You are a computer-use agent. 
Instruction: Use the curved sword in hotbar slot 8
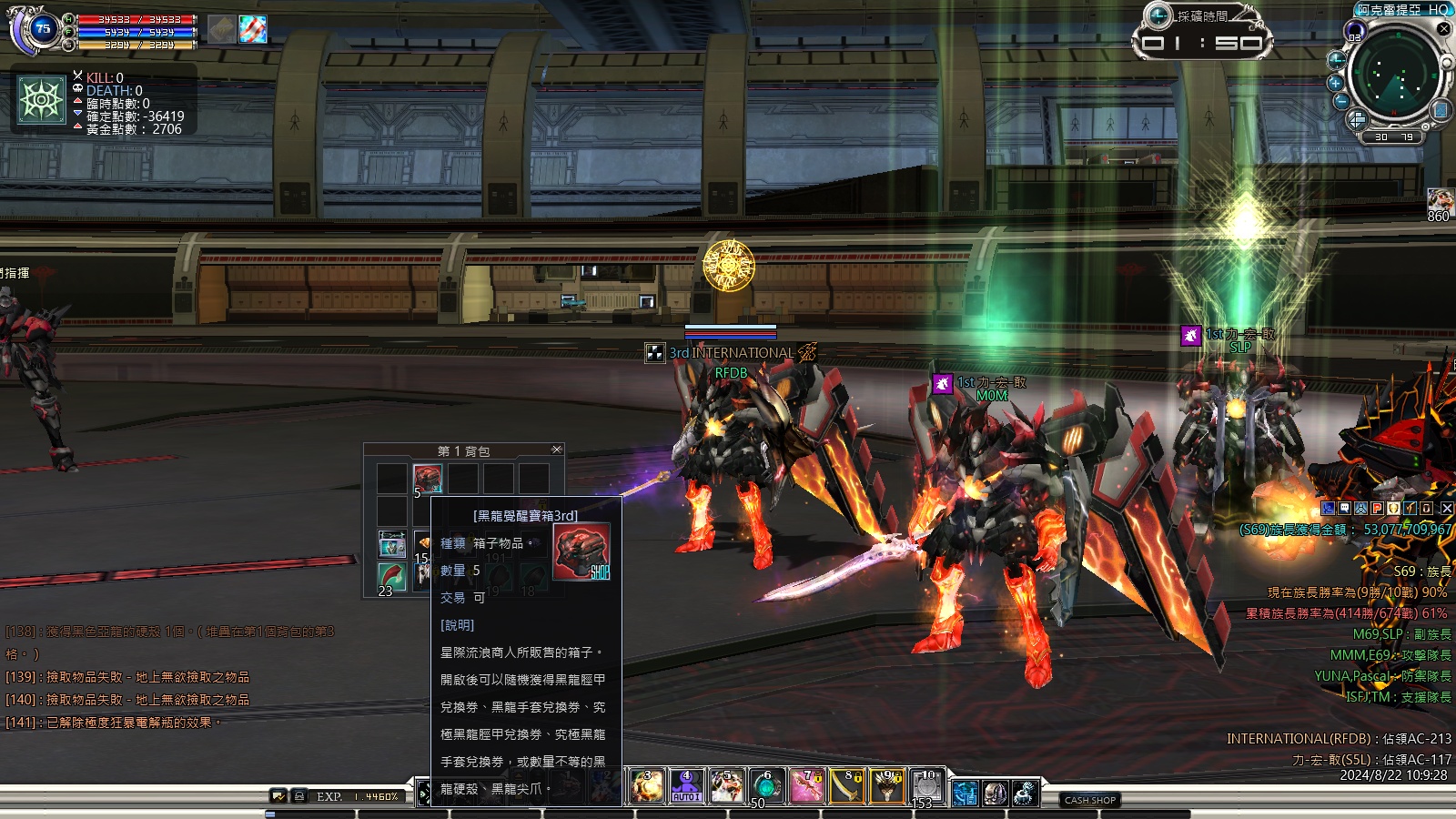[846, 787]
